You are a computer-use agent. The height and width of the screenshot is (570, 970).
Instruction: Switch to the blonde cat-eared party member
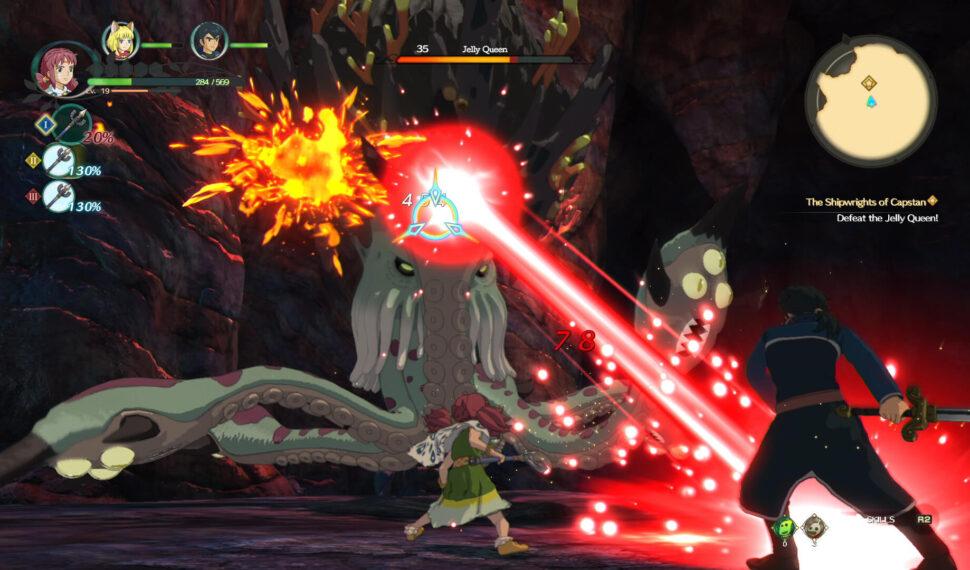pyautogui.click(x=121, y=40)
